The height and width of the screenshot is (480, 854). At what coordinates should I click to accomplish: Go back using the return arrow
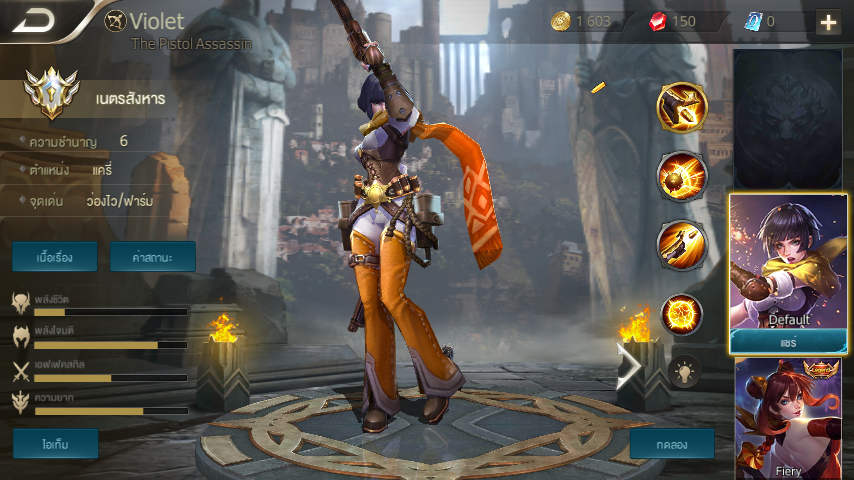pyautogui.click(x=34, y=21)
